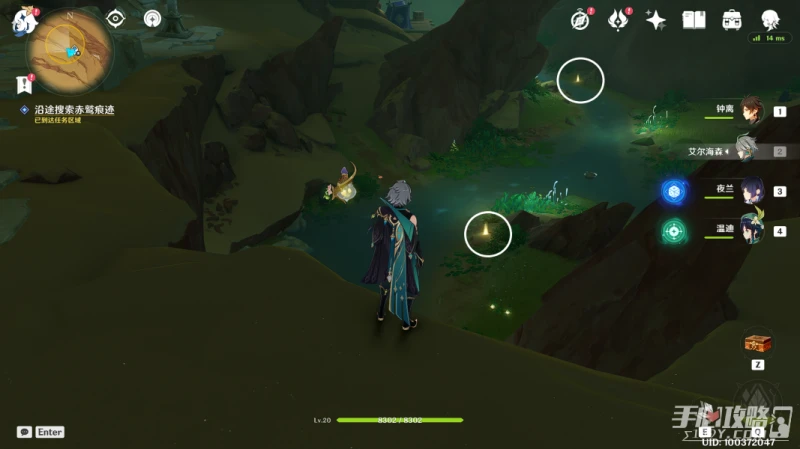Screen dimensions: 800x449
Task: Activate 夜兰's blue cube burst icon
Action: coord(674,191)
